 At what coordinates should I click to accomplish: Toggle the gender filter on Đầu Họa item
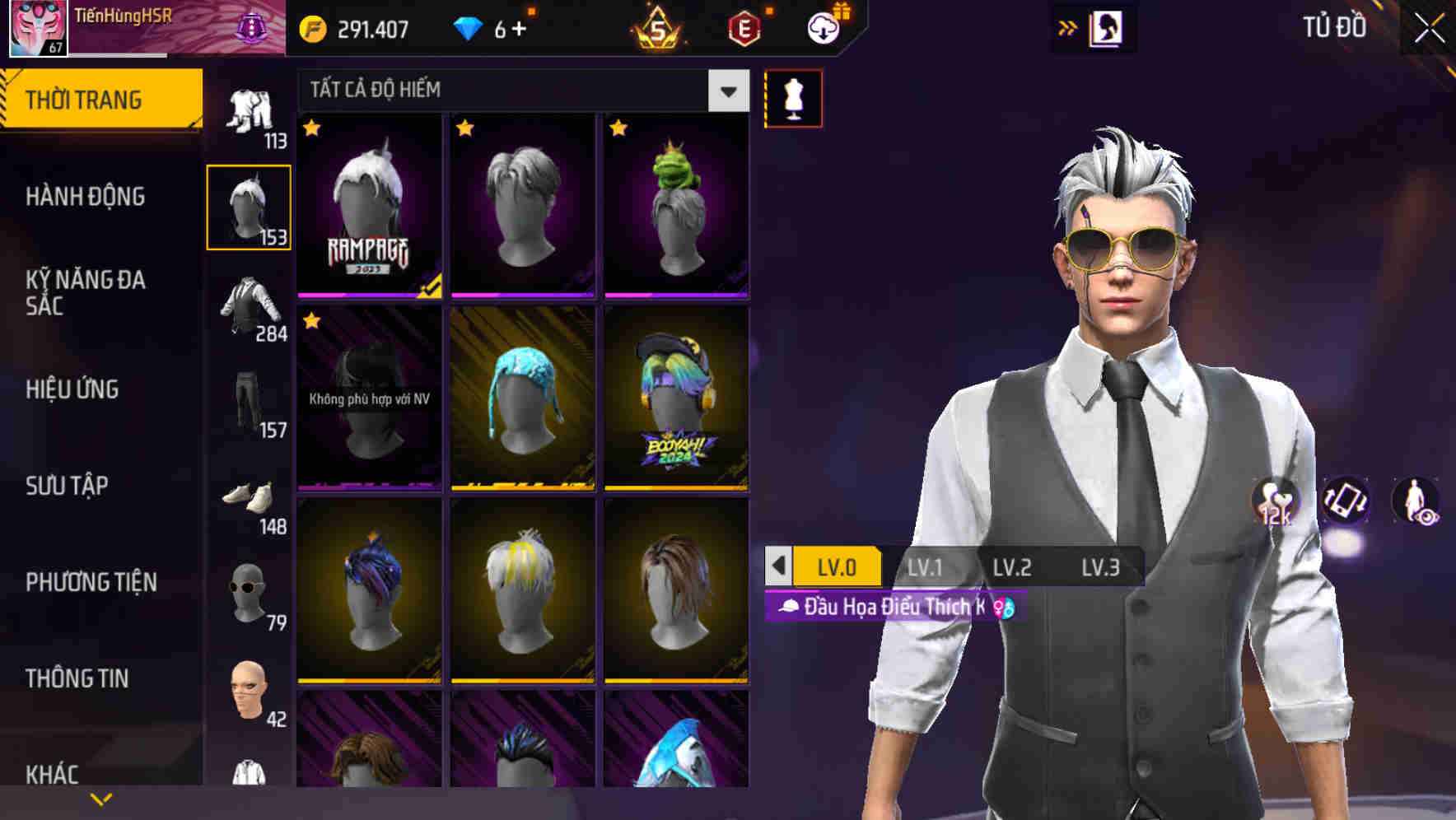coord(1006,608)
